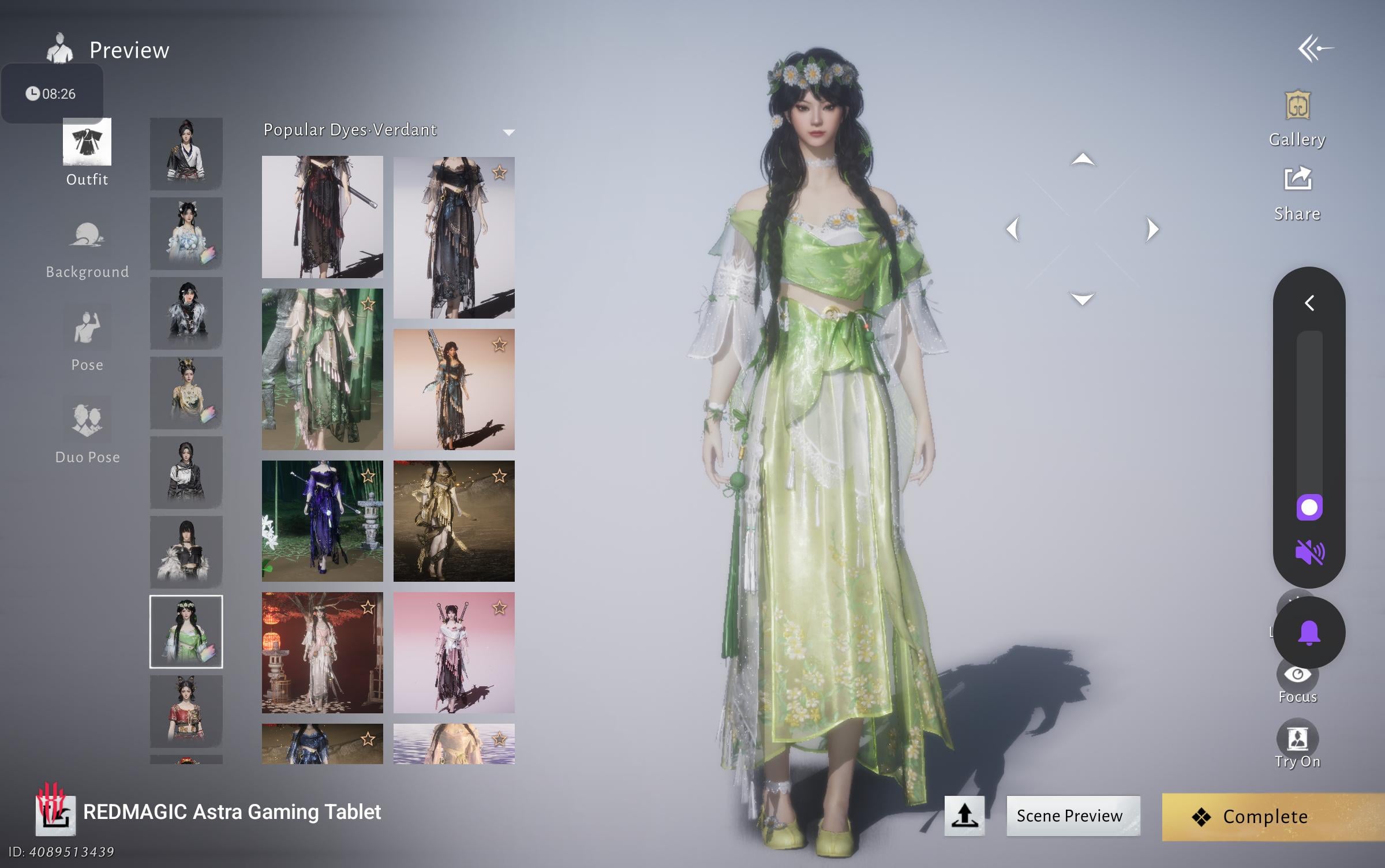This screenshot has height=868, width=1385.
Task: Tilt camera with the up arrow
Action: tap(1082, 159)
